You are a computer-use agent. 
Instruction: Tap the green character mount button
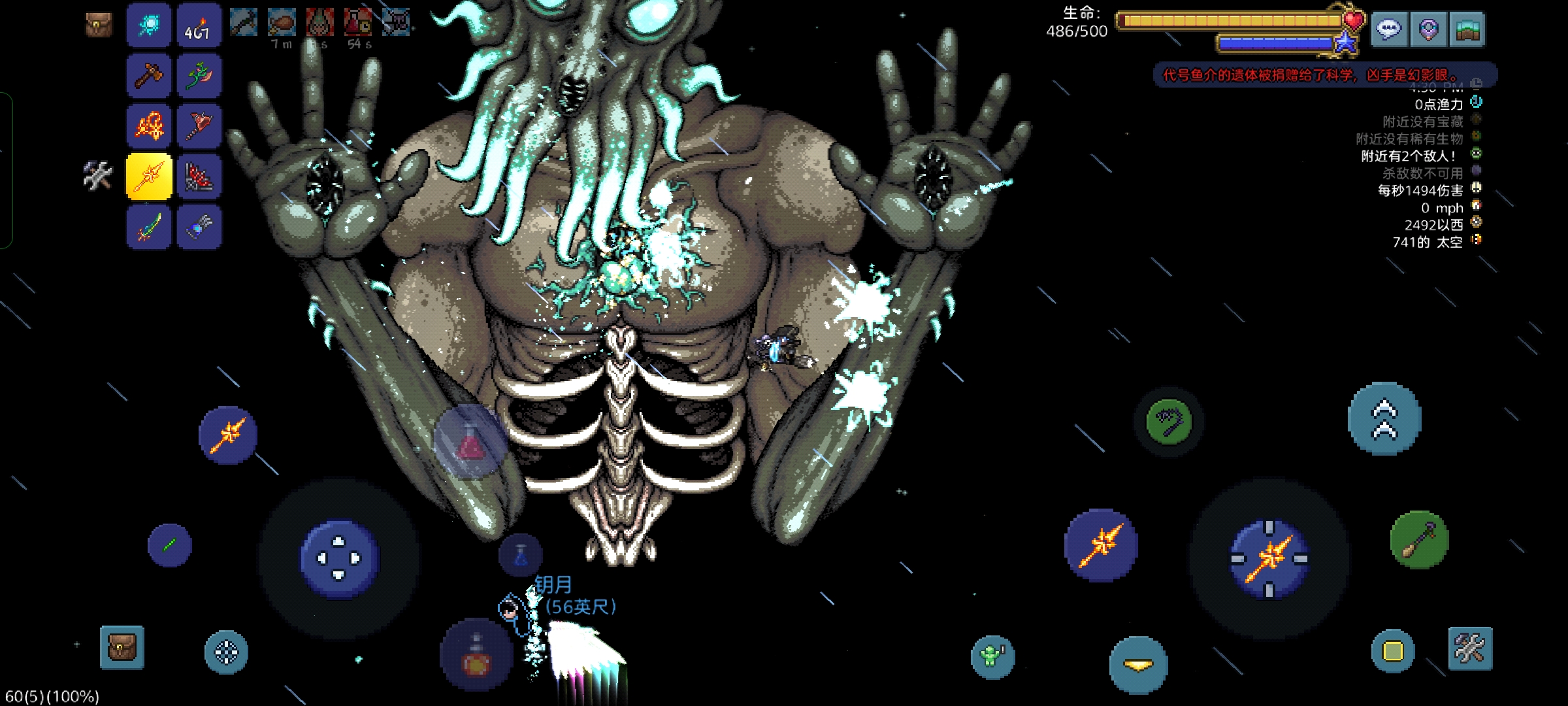[992, 656]
